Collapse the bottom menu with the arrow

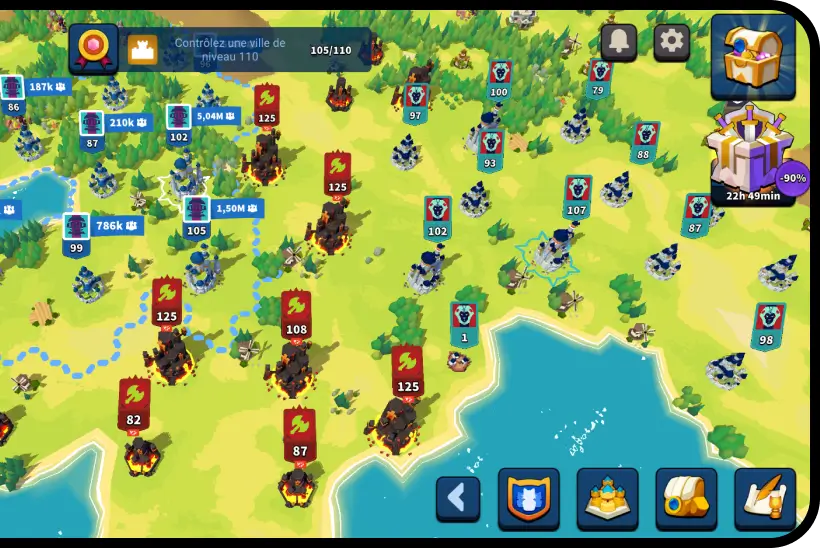pos(458,497)
